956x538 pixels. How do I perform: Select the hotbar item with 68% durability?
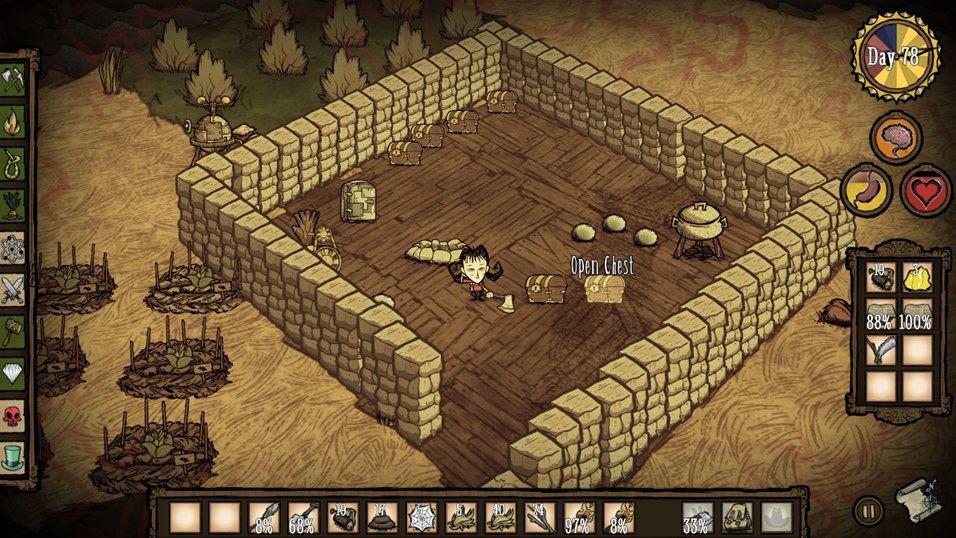tap(303, 517)
